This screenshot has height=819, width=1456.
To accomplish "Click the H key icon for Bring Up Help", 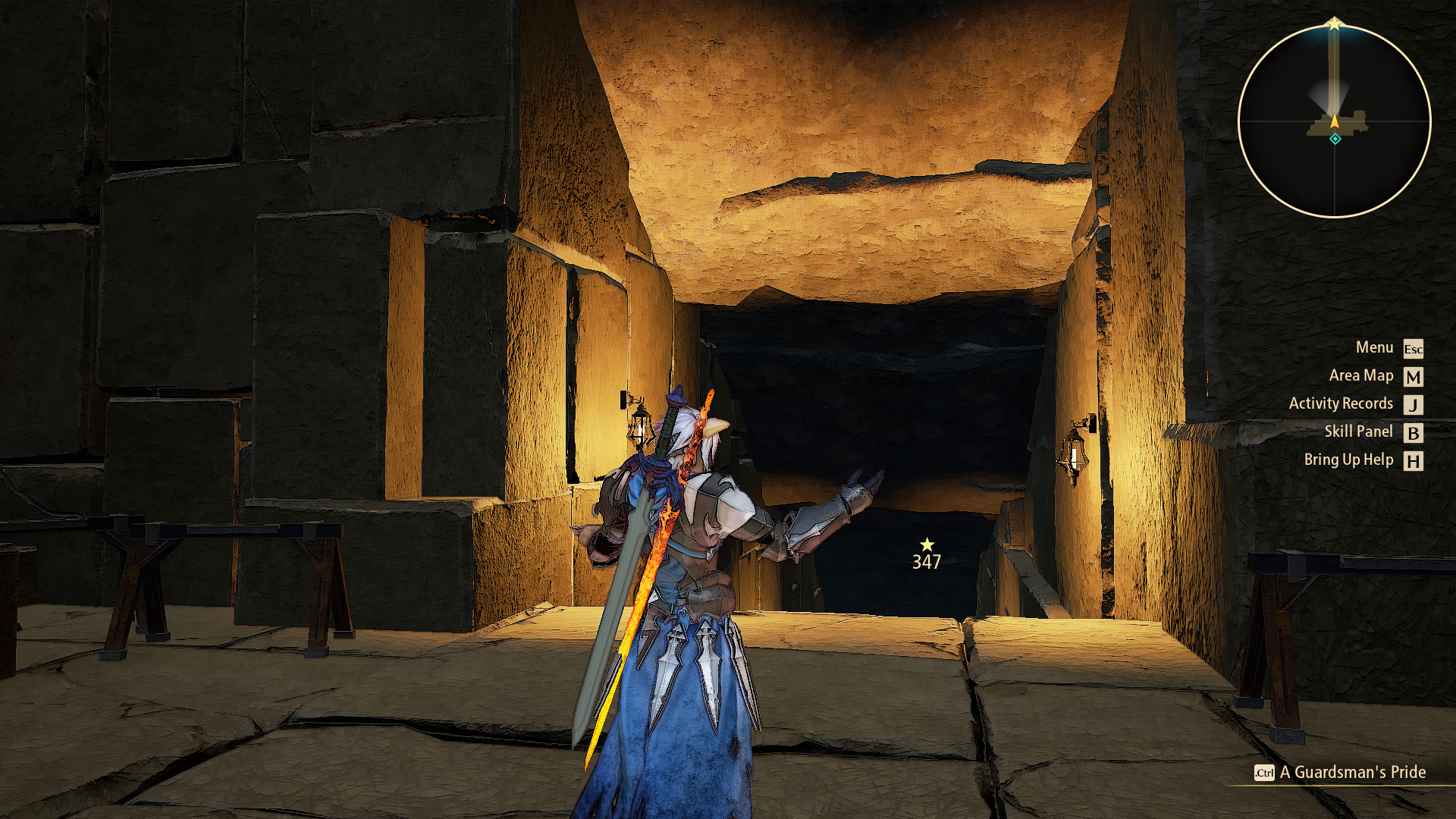I will click(x=1412, y=460).
